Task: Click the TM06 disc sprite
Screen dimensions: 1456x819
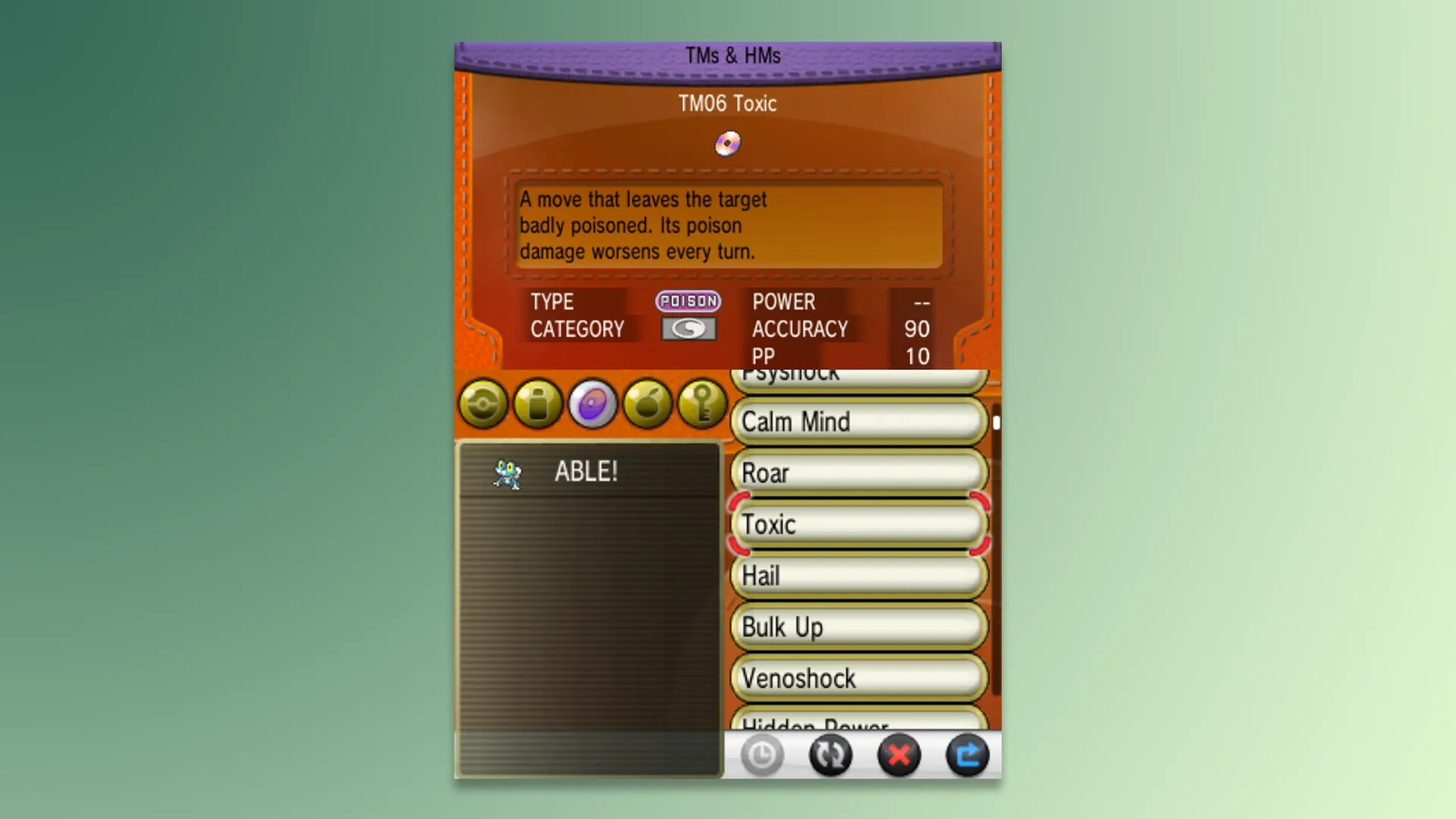Action: [729, 143]
